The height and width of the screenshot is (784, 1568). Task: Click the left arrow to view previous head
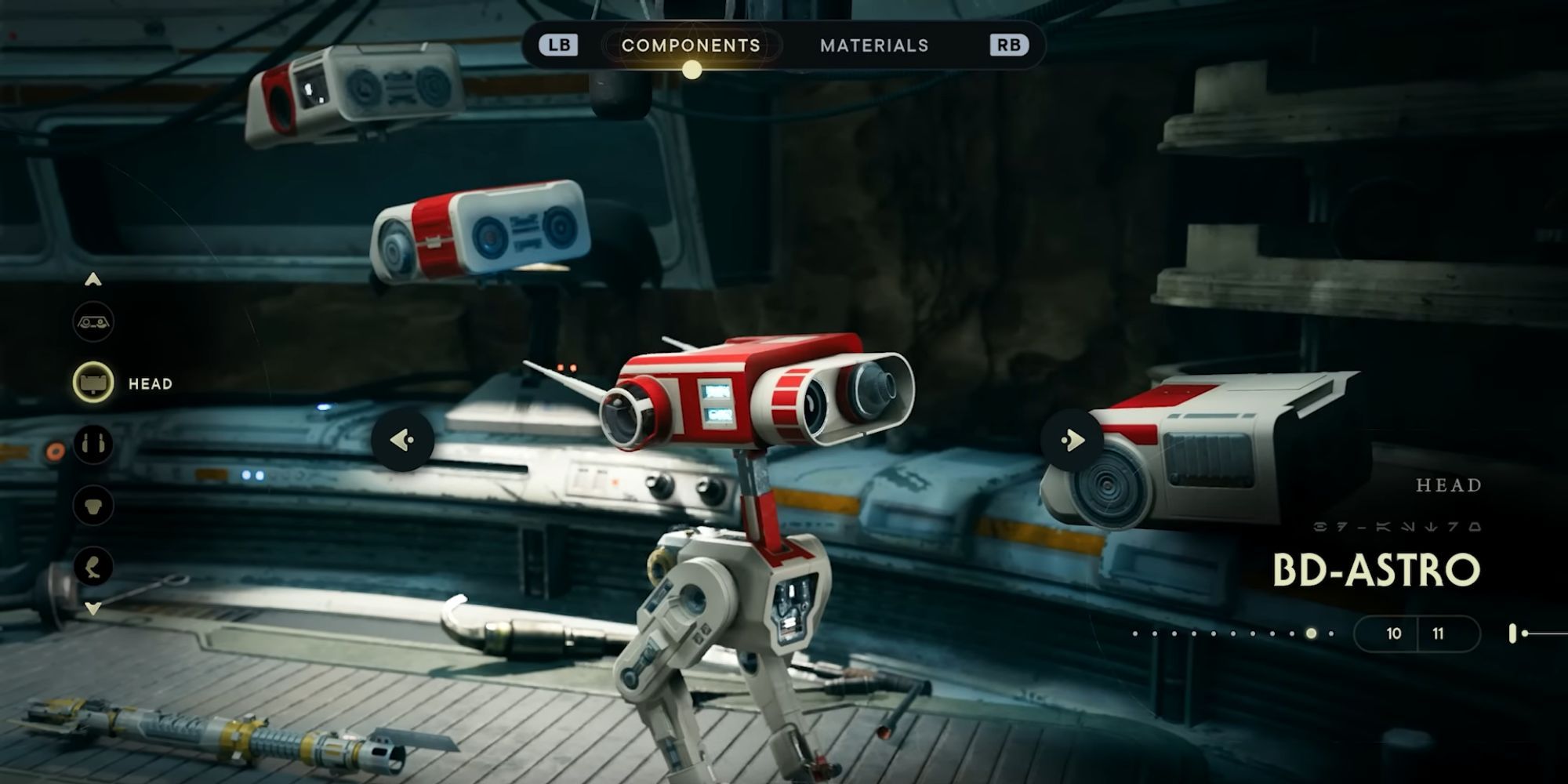tap(404, 441)
